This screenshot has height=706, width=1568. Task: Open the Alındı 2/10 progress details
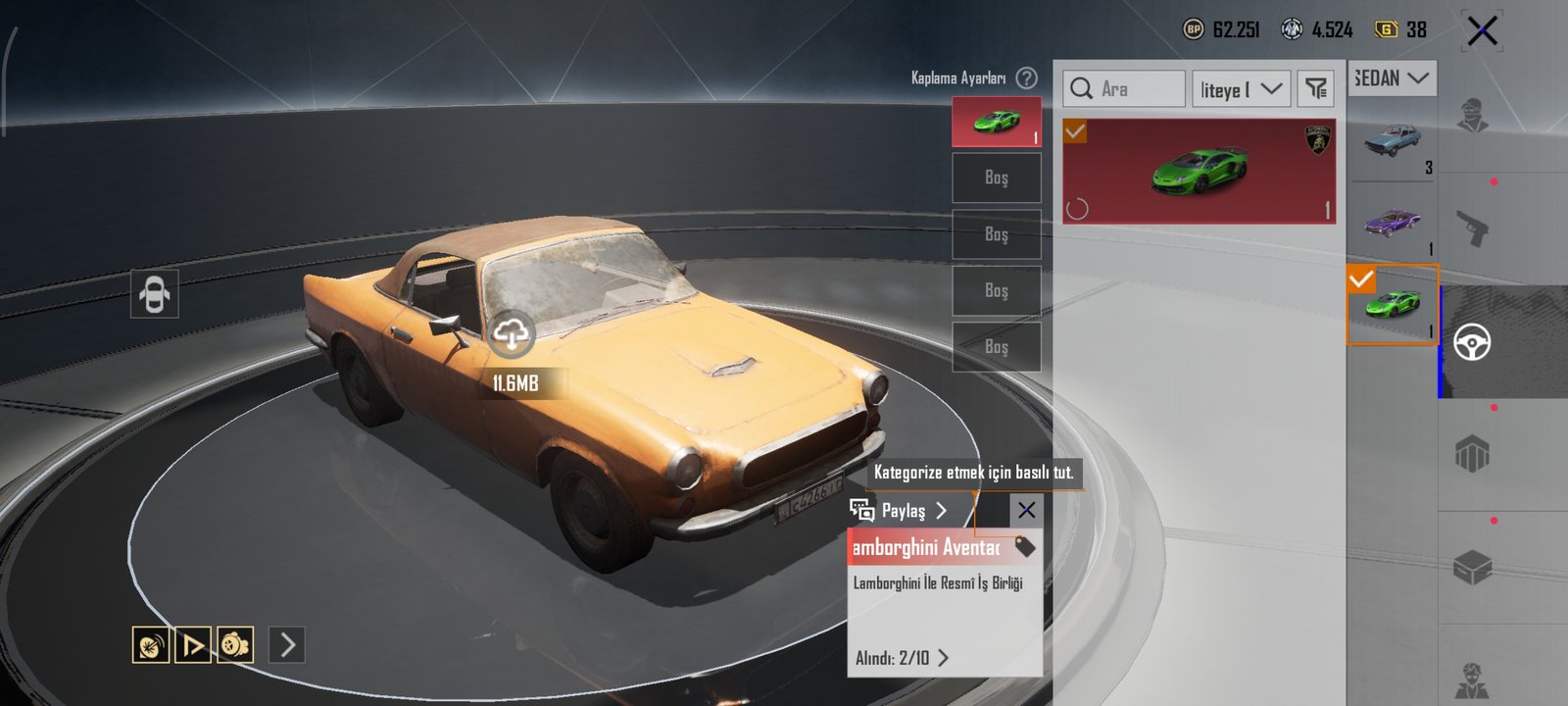902,658
